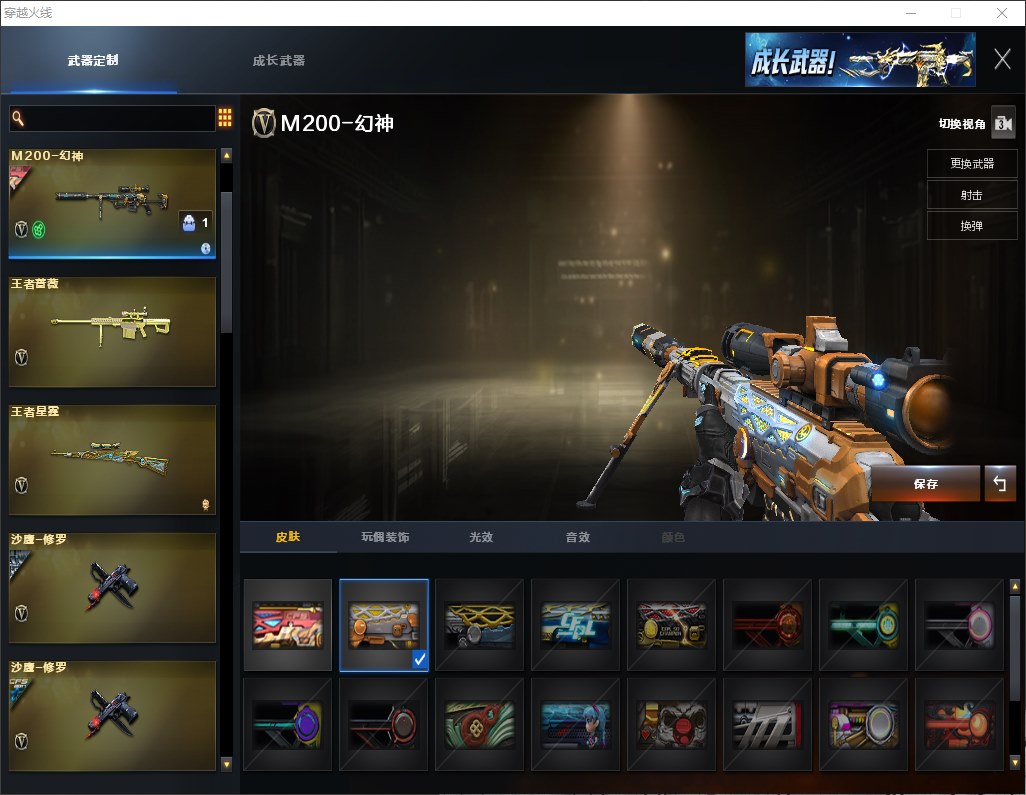
Task: Open the 音效 tab
Action: click(x=577, y=537)
